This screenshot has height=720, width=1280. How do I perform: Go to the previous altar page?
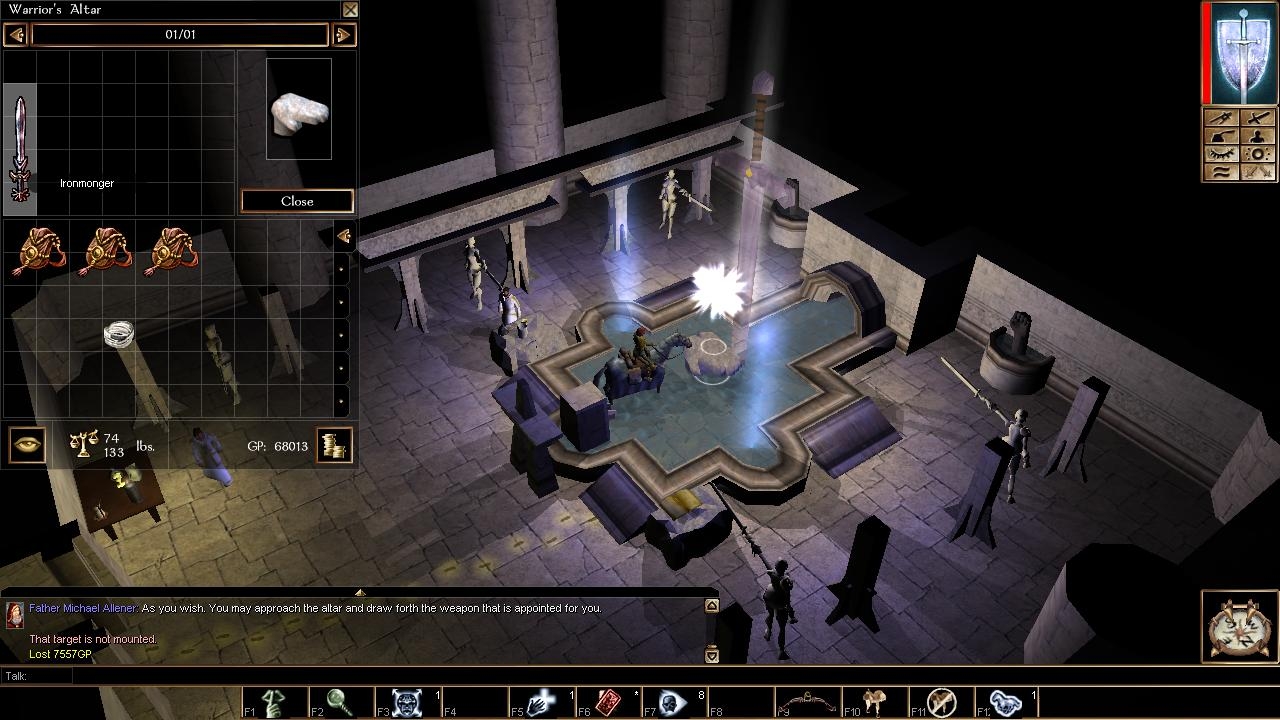pyautogui.click(x=15, y=35)
